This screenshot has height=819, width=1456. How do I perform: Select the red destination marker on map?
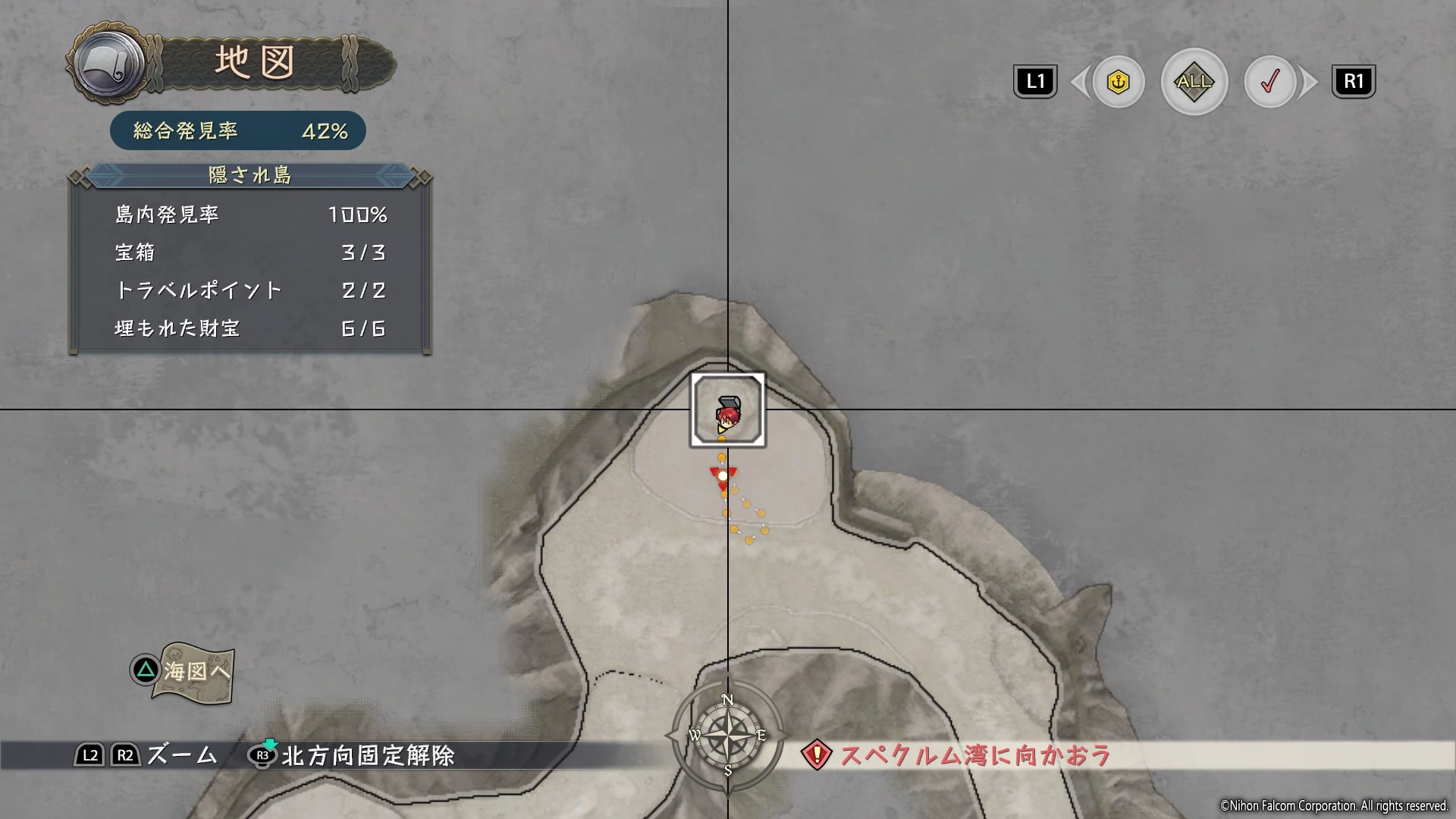click(723, 477)
